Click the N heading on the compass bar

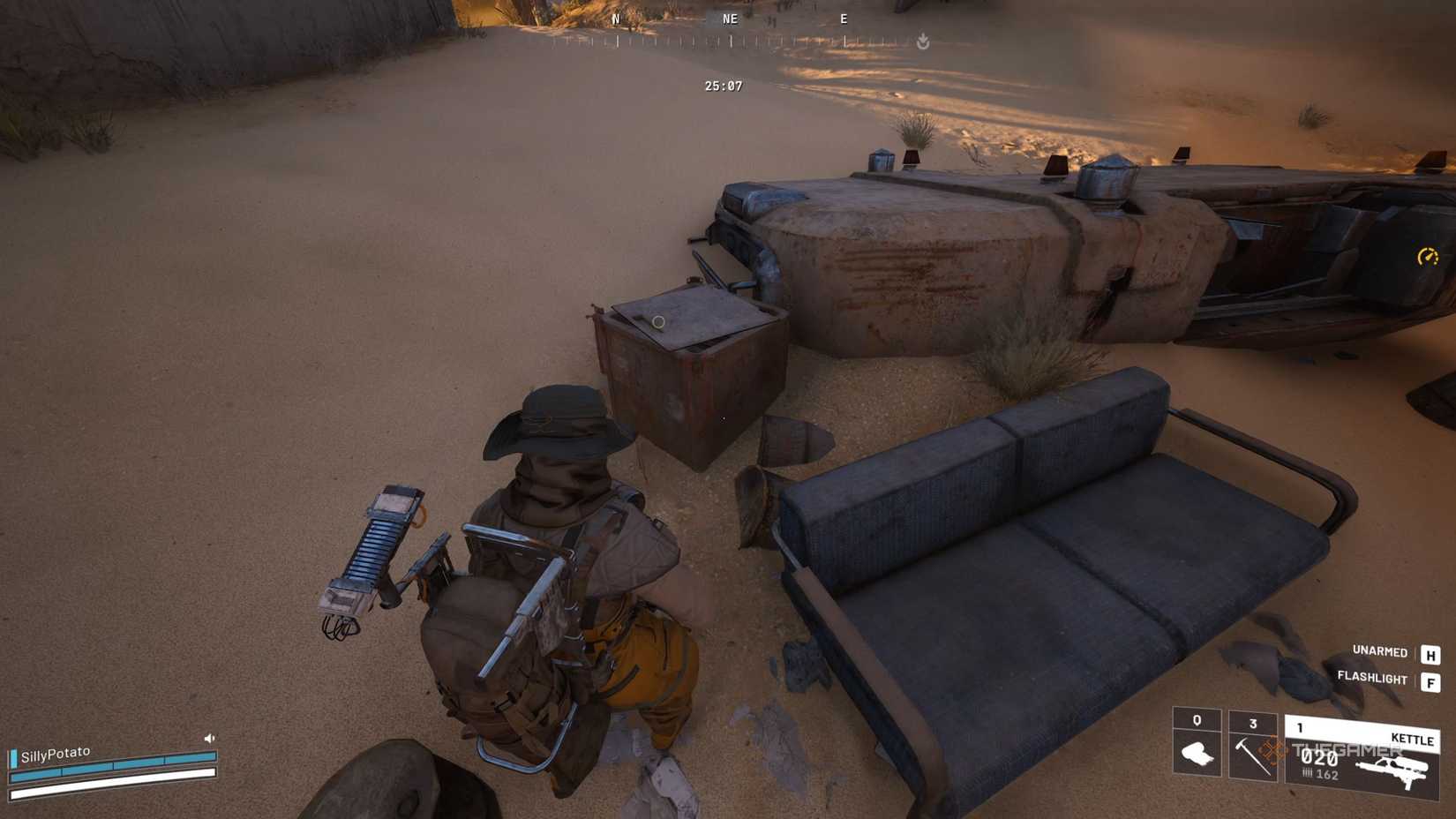pyautogui.click(x=616, y=19)
